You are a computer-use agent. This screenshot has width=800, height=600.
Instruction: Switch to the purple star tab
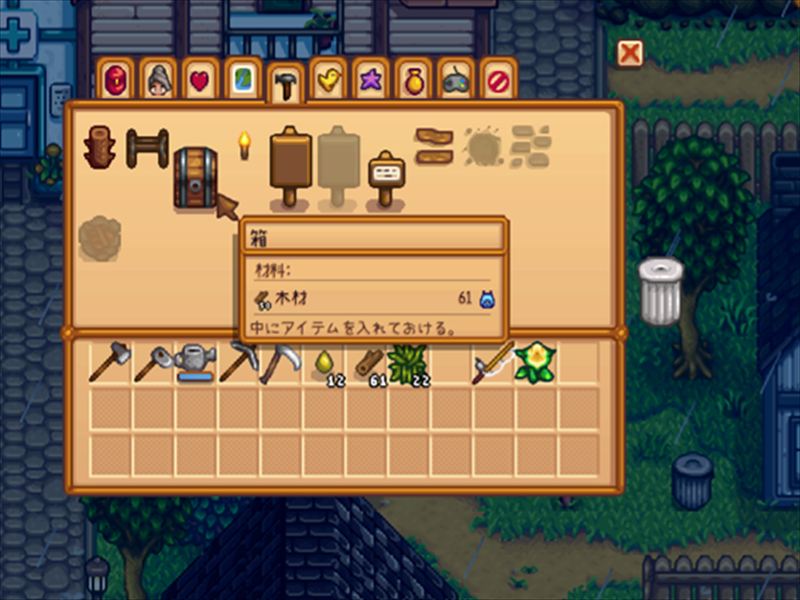(370, 79)
